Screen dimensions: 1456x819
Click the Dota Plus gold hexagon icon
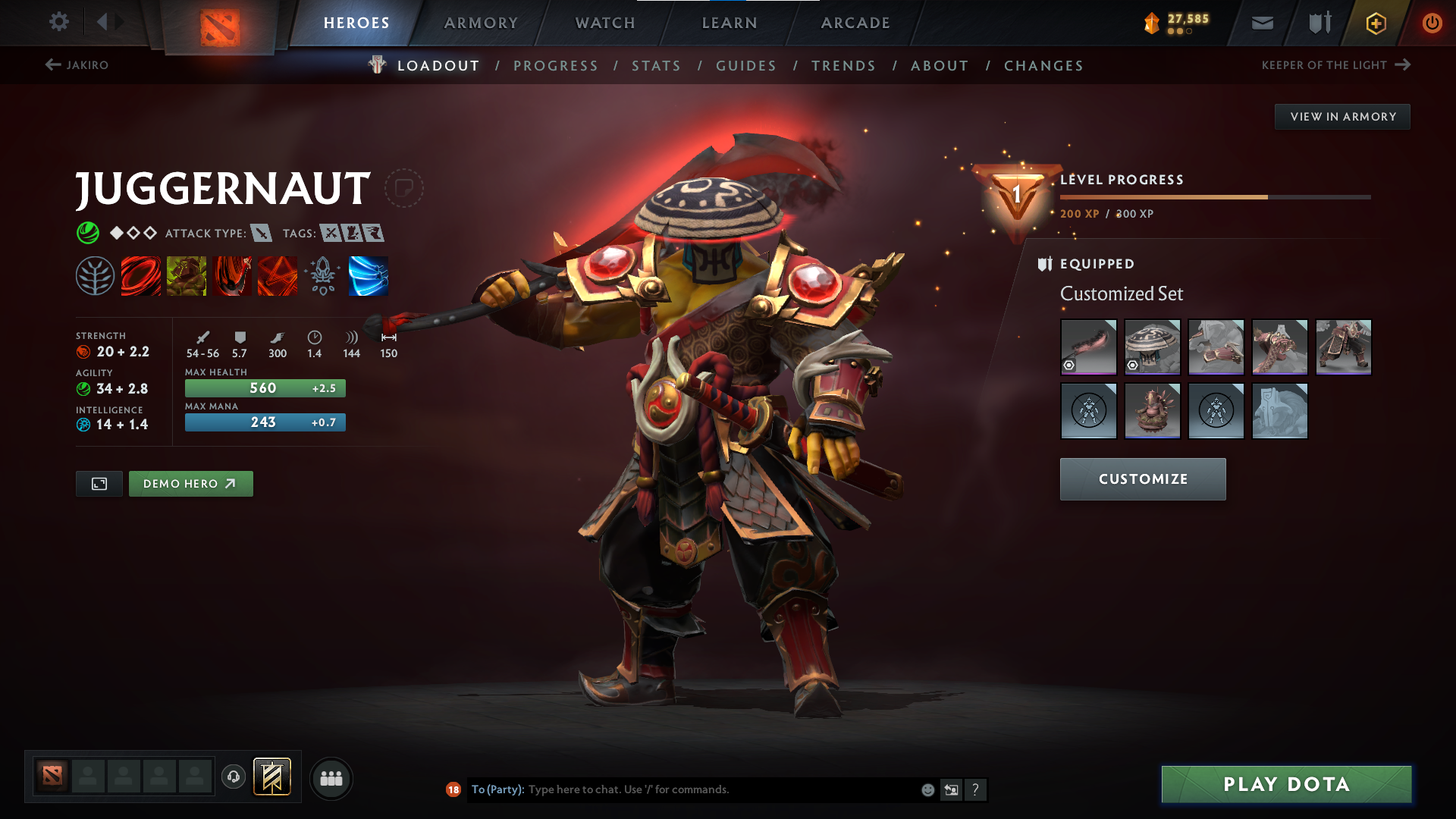(1375, 23)
